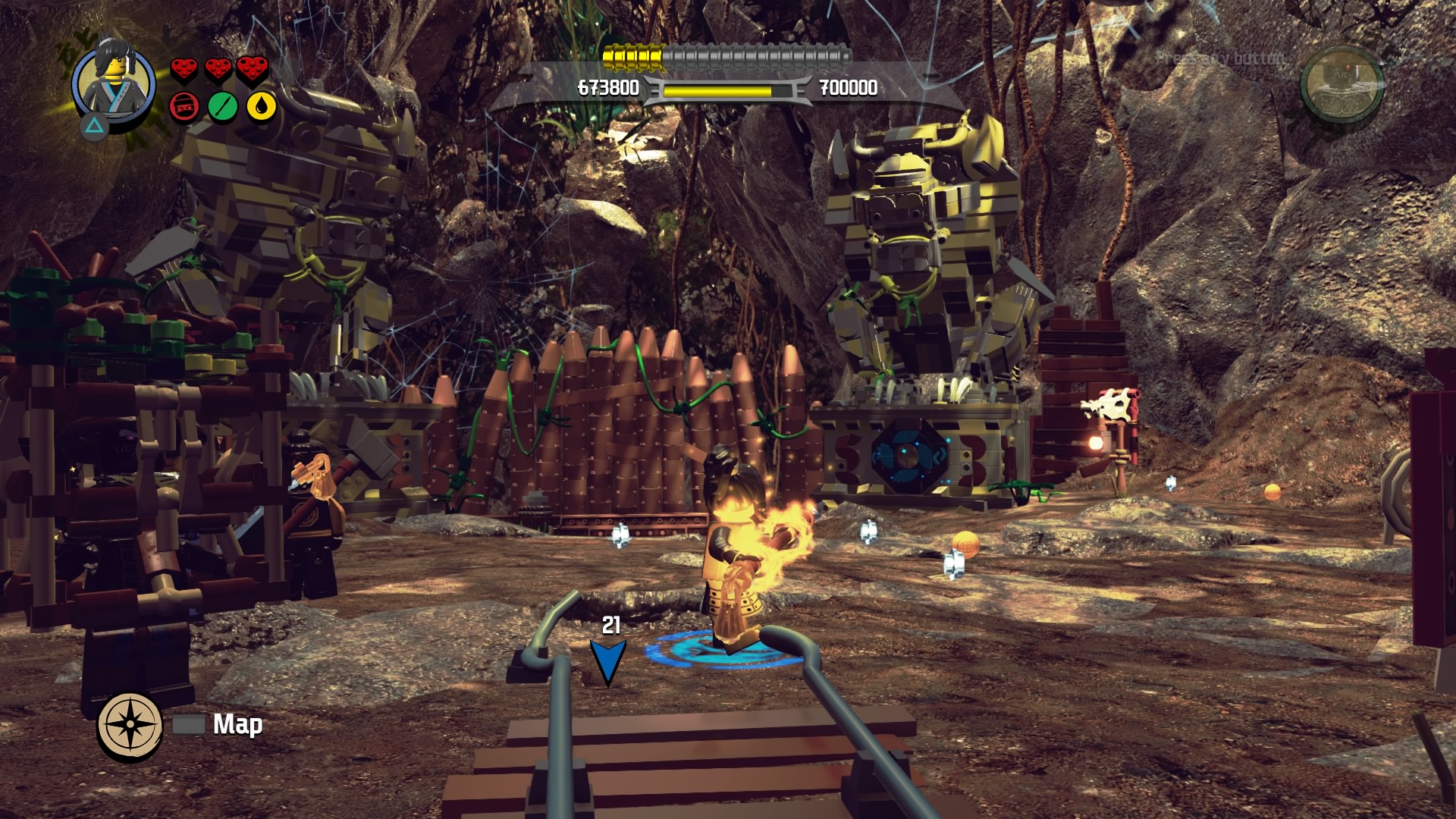The width and height of the screenshot is (1456, 819).
Task: Click the enlarged third heart icon
Action: click(x=254, y=67)
